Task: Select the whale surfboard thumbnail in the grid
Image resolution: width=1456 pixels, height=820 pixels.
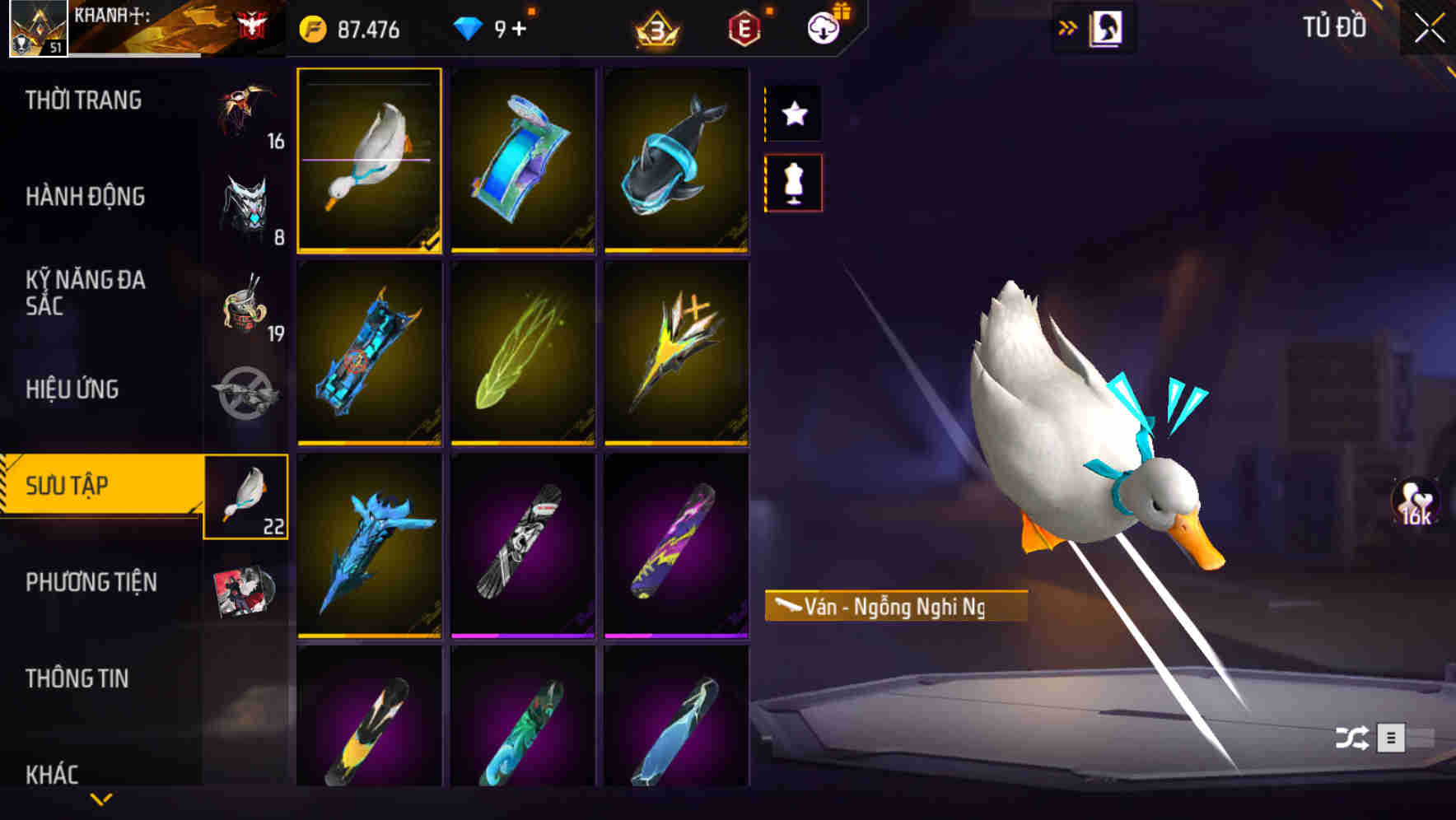Action: pyautogui.click(x=678, y=160)
